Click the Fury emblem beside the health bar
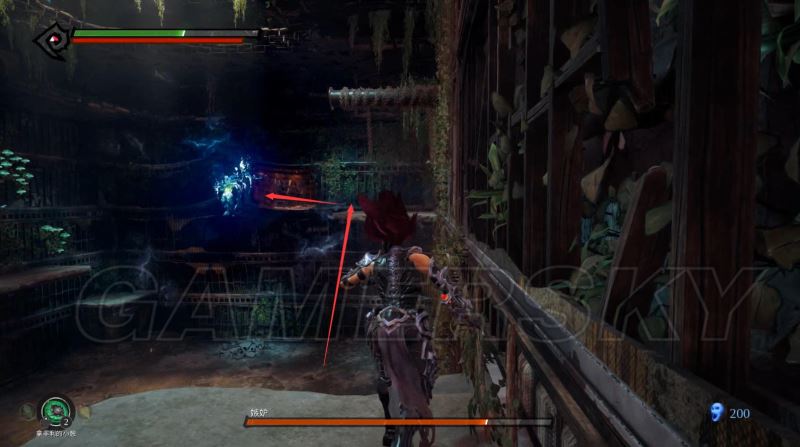This screenshot has height=447, width=800. pyautogui.click(x=50, y=39)
